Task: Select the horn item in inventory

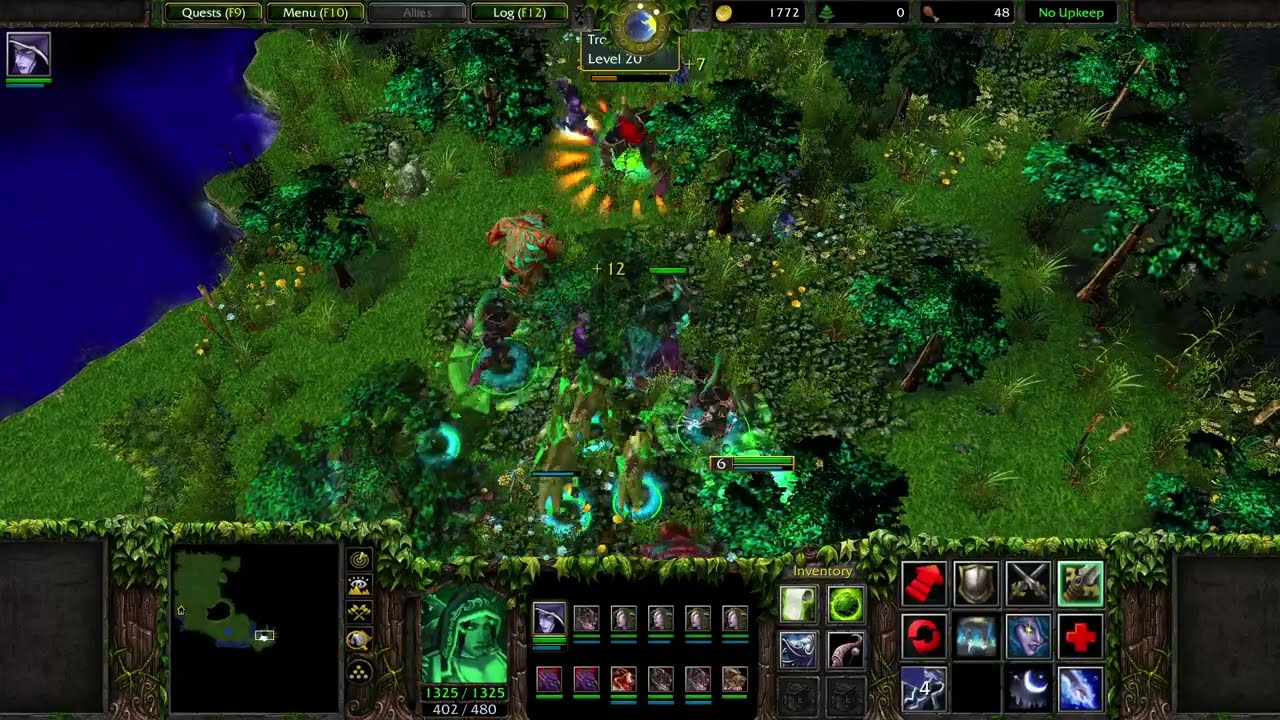Action: 845,650
